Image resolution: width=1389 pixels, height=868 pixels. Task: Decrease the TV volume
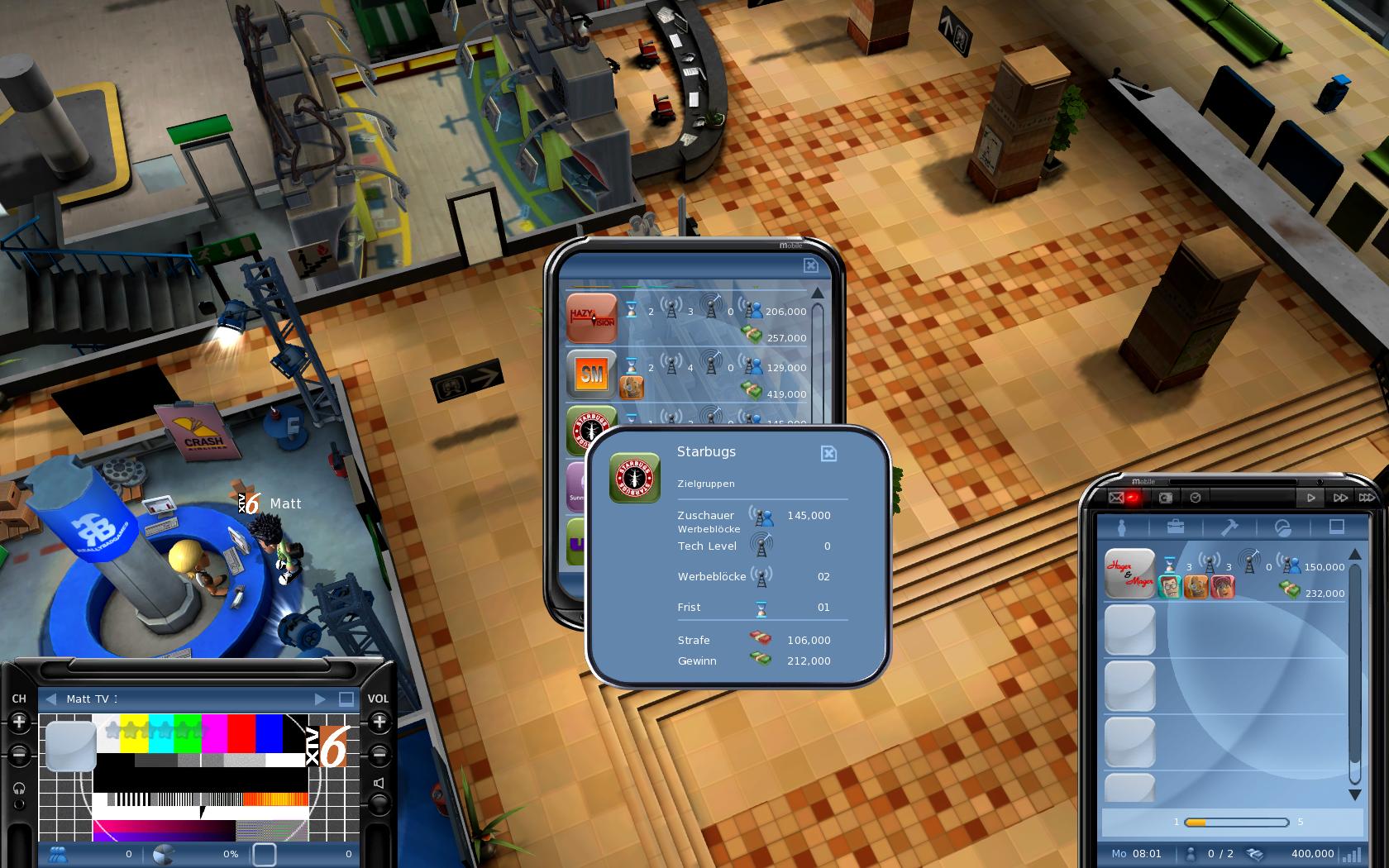(x=379, y=755)
